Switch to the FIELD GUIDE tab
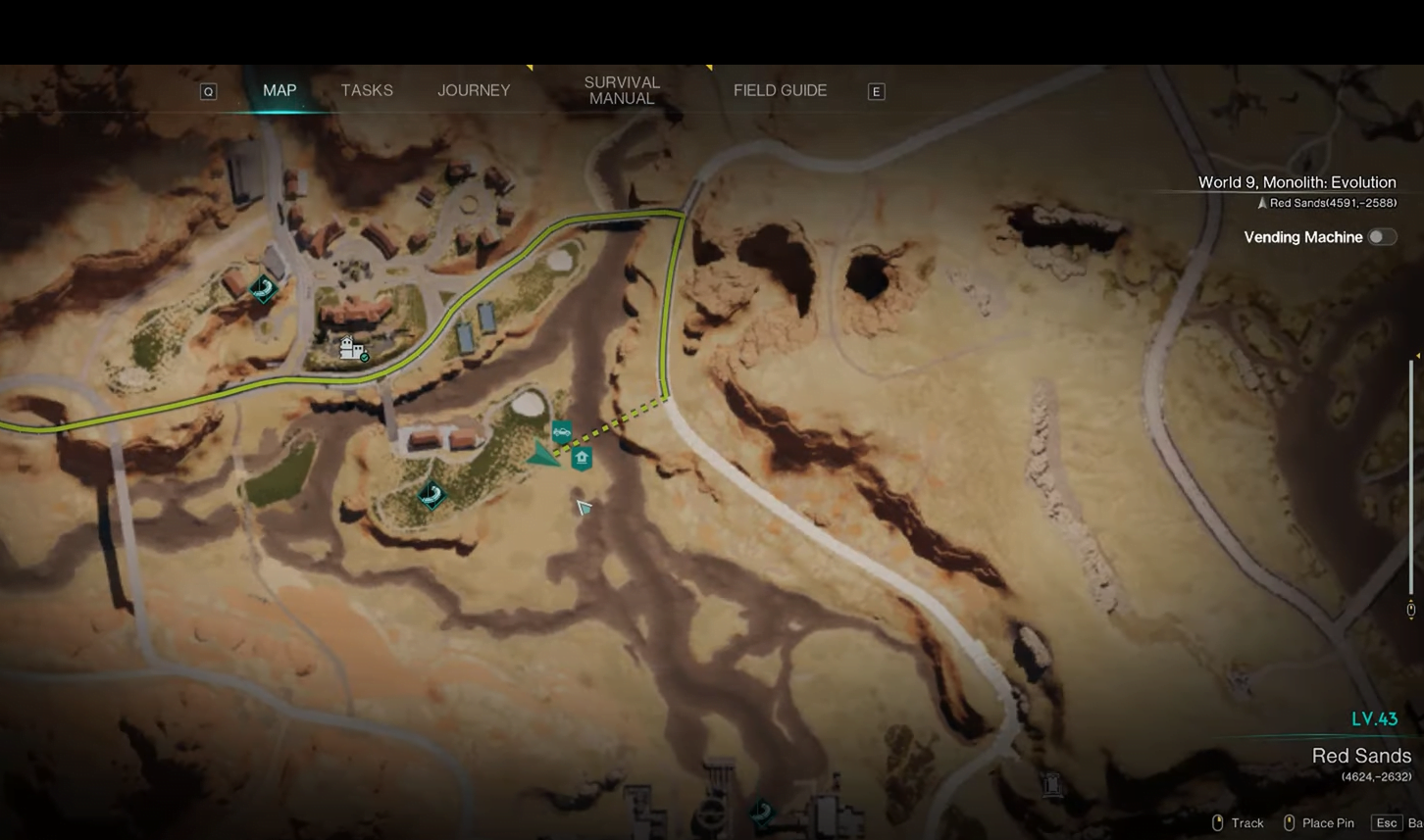The width and height of the screenshot is (1424, 840). tap(780, 90)
